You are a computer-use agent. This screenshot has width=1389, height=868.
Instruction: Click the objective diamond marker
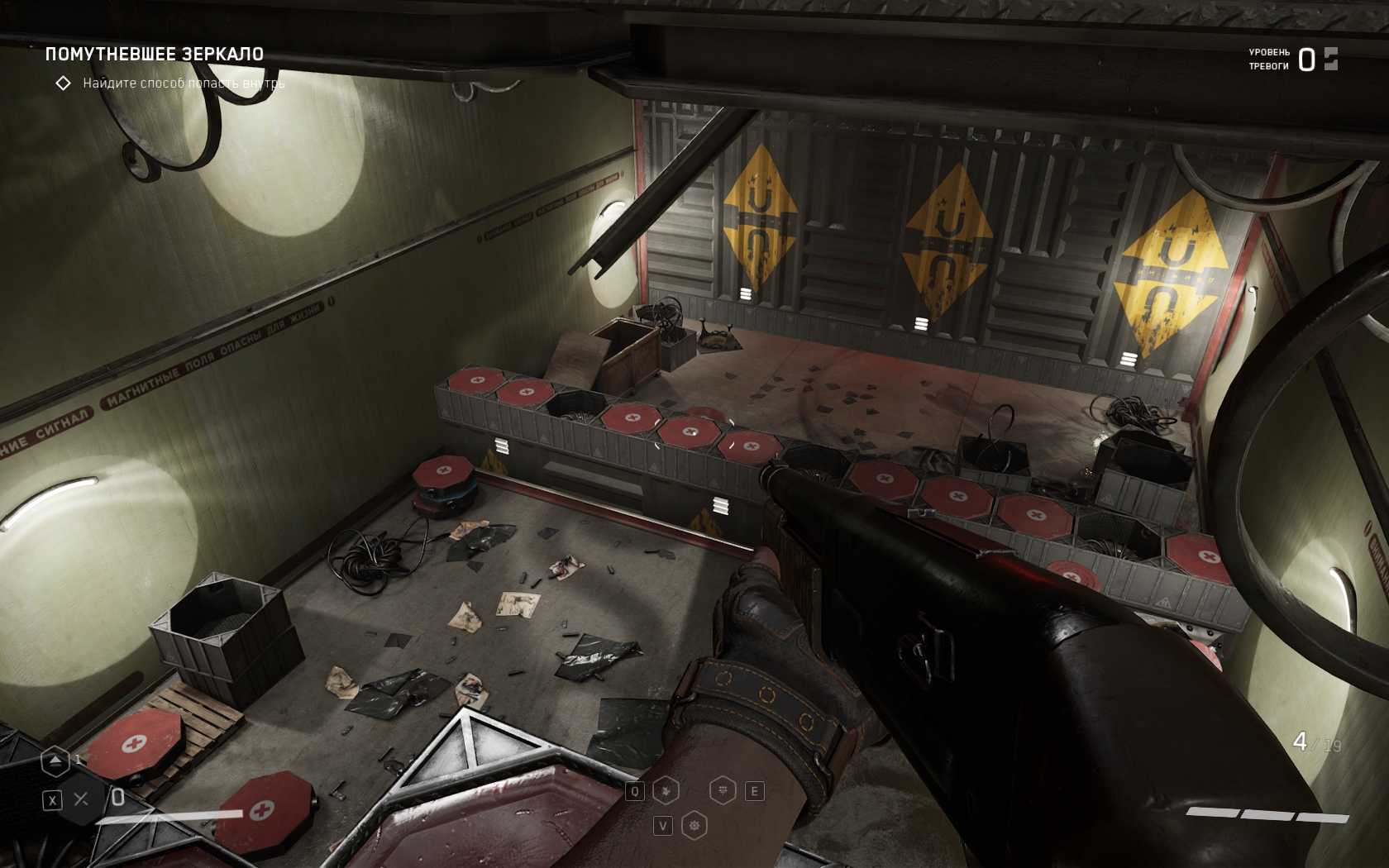click(x=63, y=83)
